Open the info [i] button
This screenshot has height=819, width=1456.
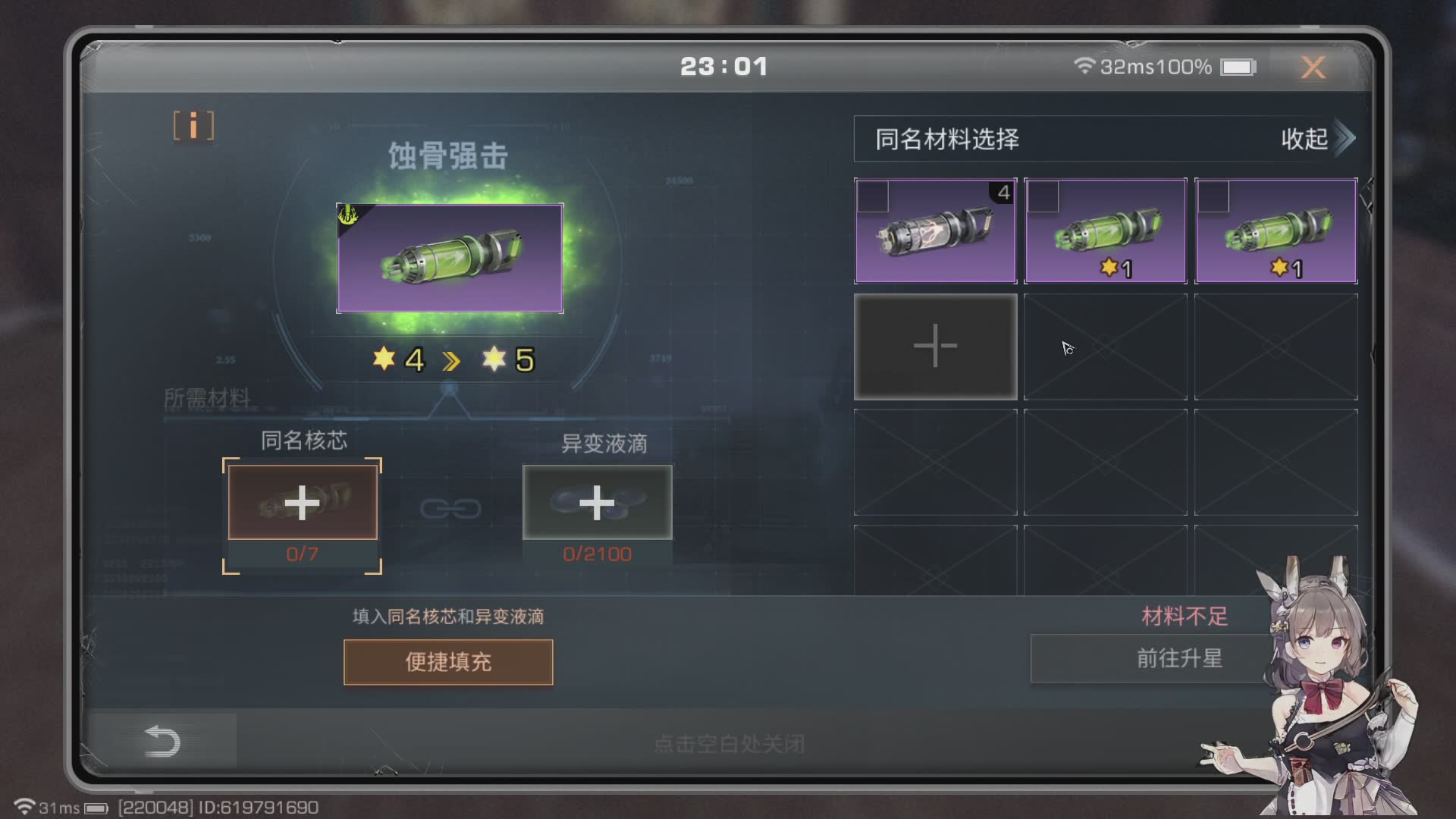(193, 126)
